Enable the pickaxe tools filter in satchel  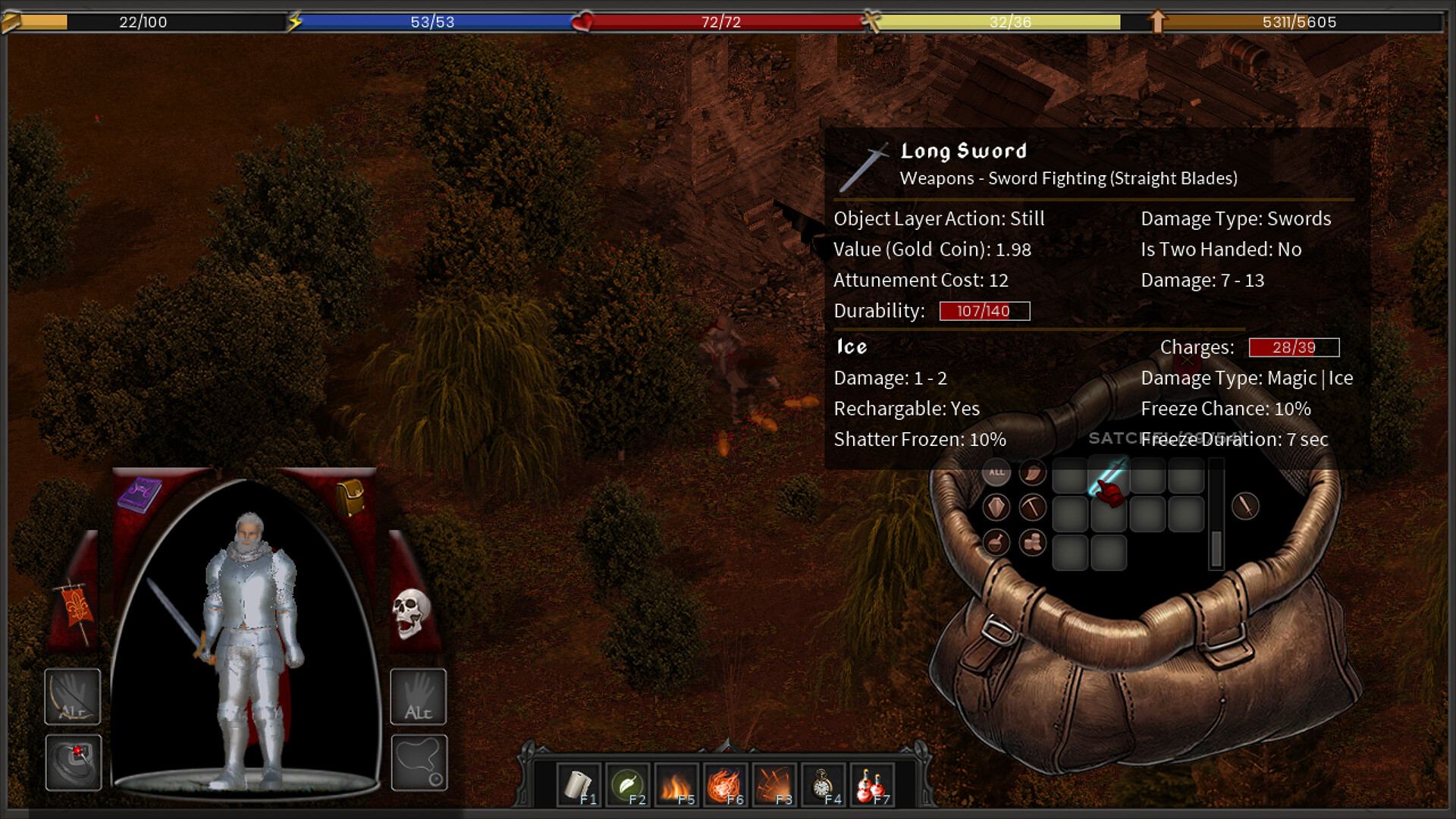[x=1031, y=507]
